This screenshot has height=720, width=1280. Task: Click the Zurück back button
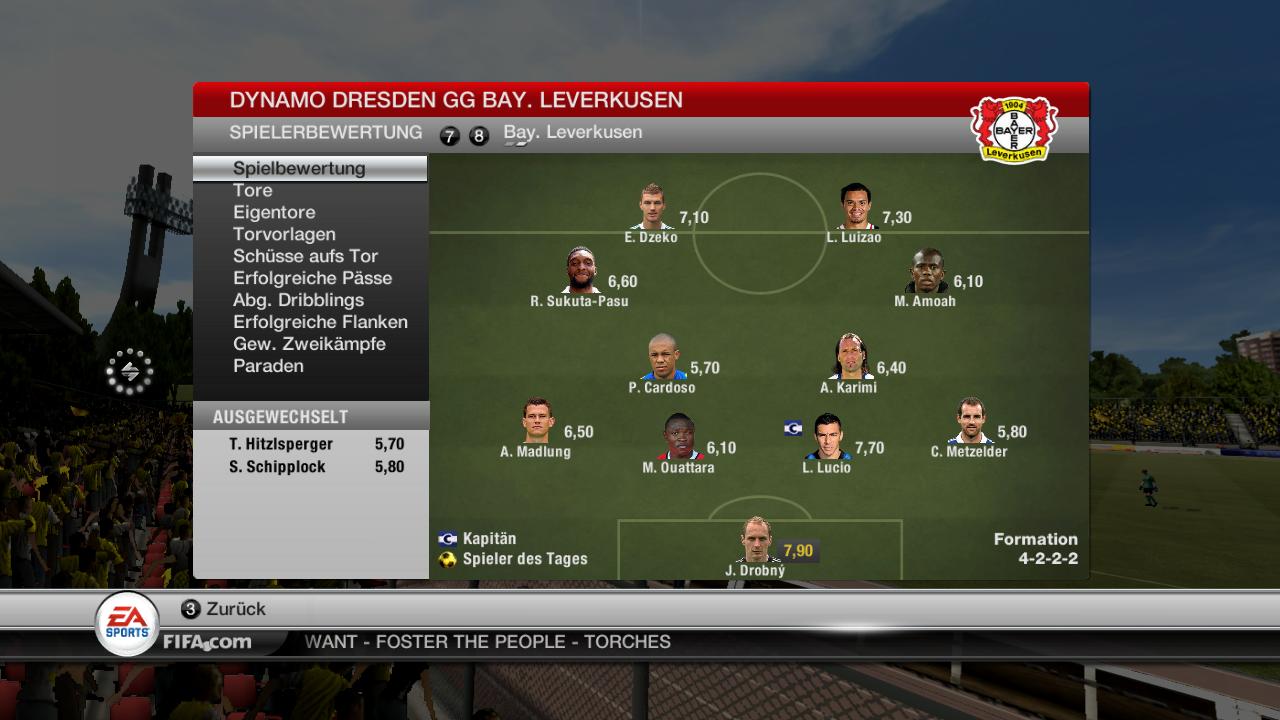click(223, 609)
